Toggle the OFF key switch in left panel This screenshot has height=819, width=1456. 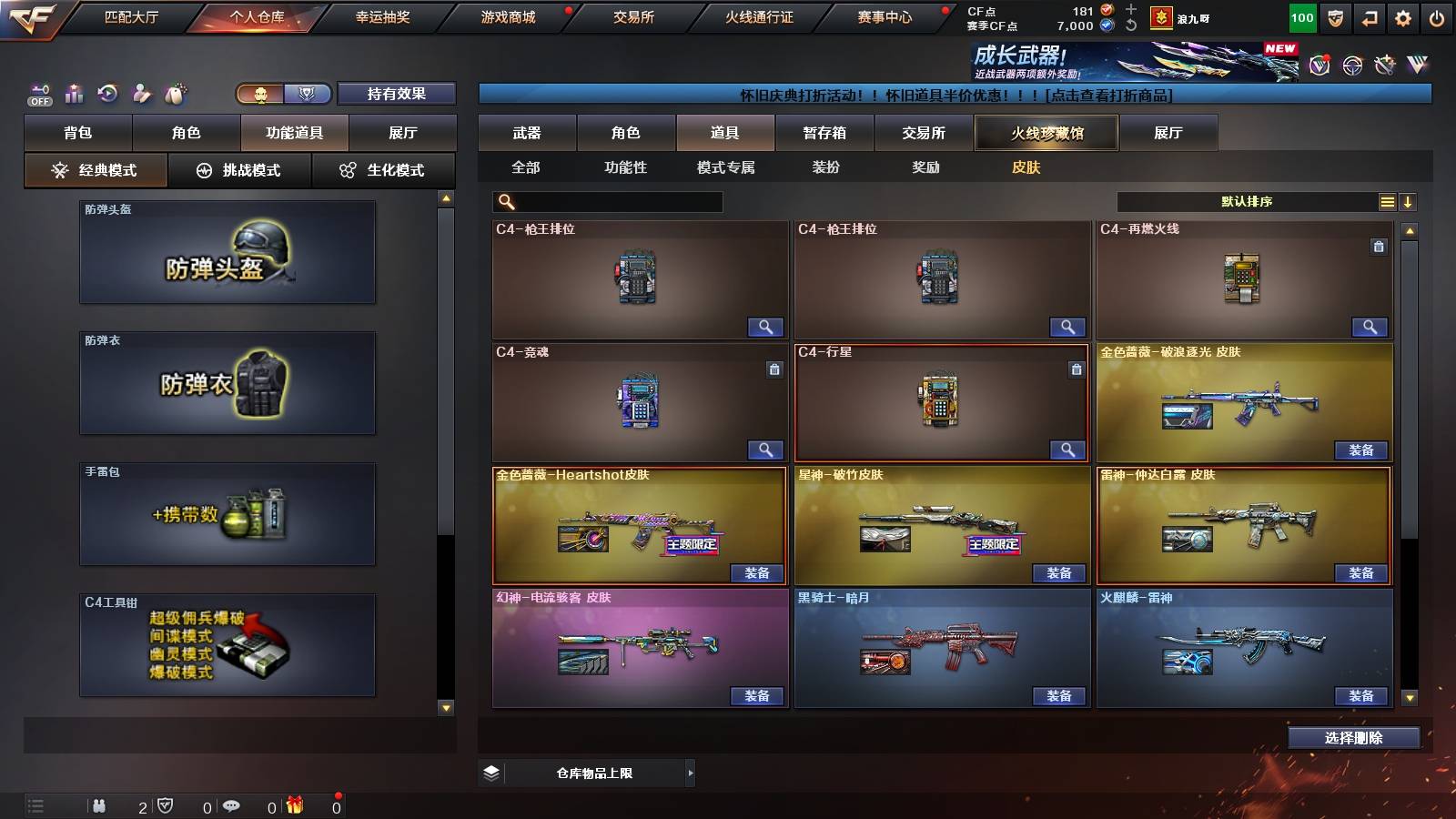(x=38, y=94)
